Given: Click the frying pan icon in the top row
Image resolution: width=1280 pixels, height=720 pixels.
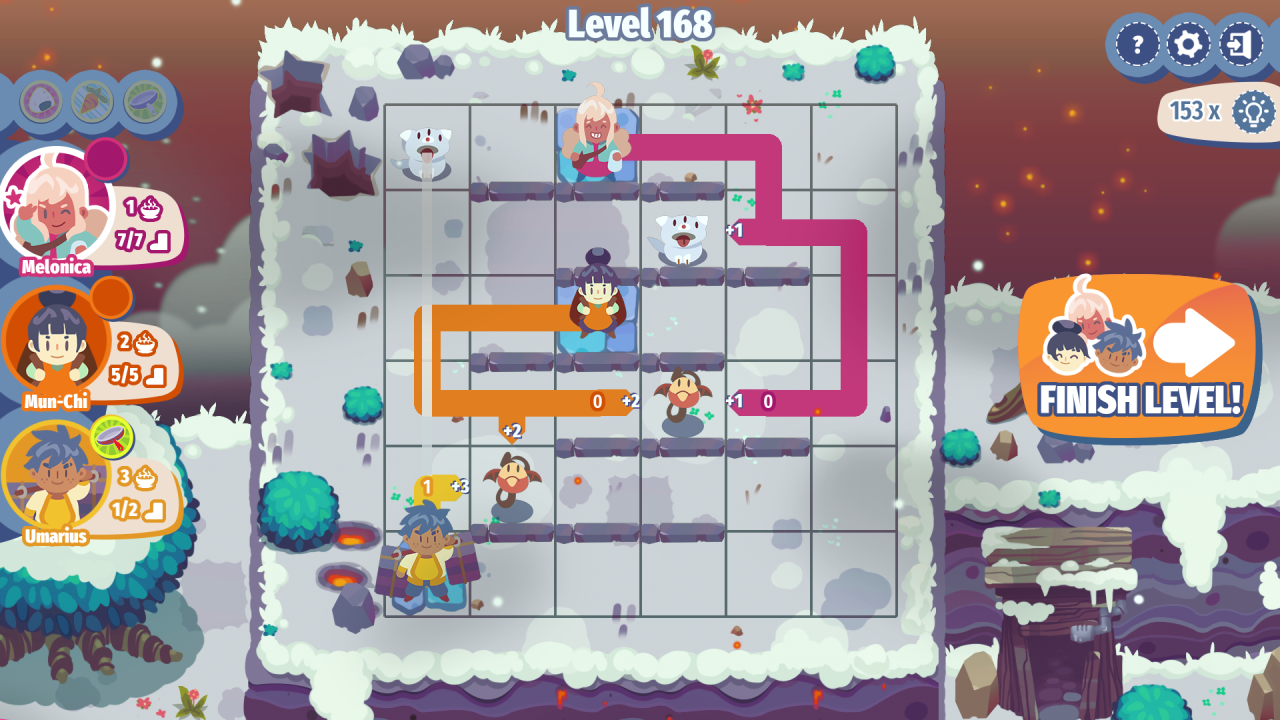Looking at the screenshot, I should coord(145,101).
